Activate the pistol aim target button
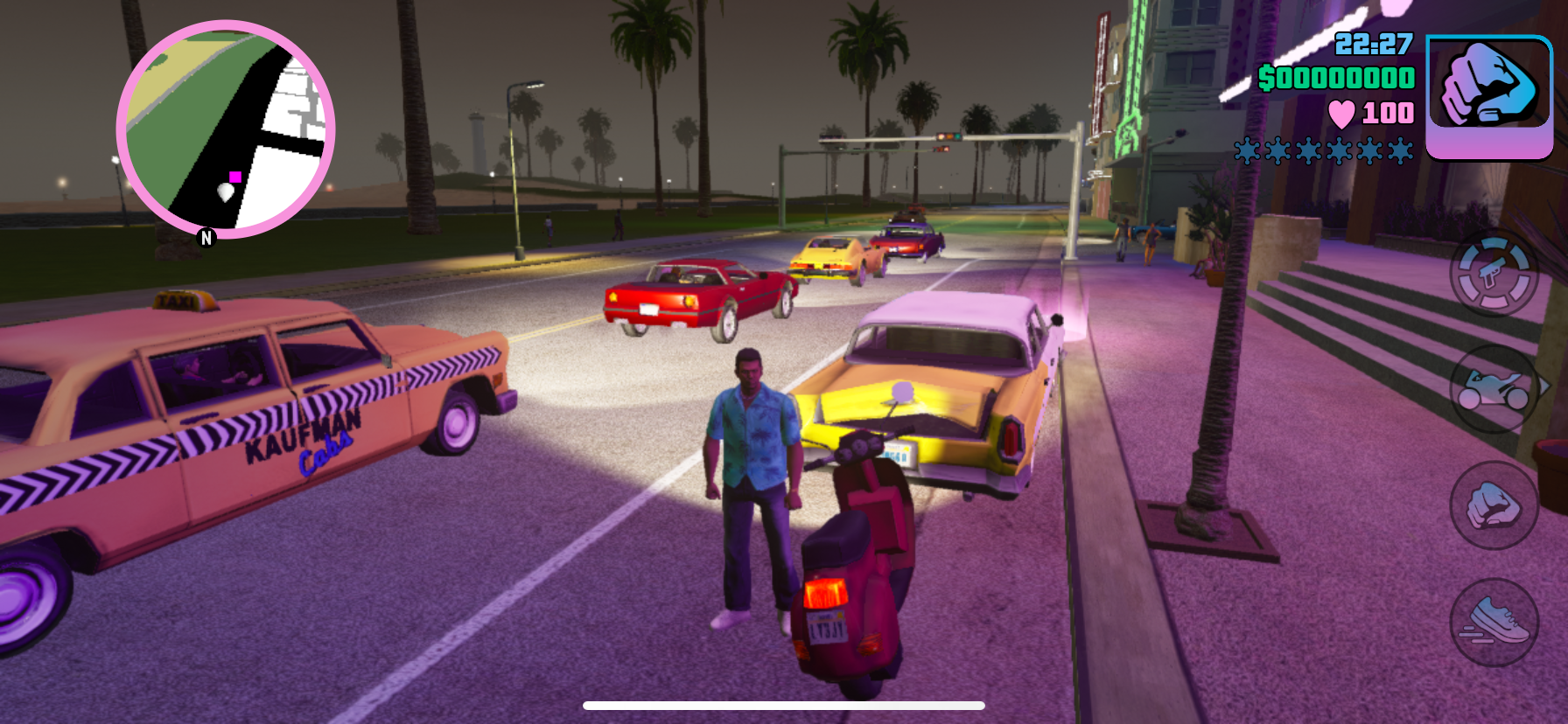1568x724 pixels. tap(1494, 273)
